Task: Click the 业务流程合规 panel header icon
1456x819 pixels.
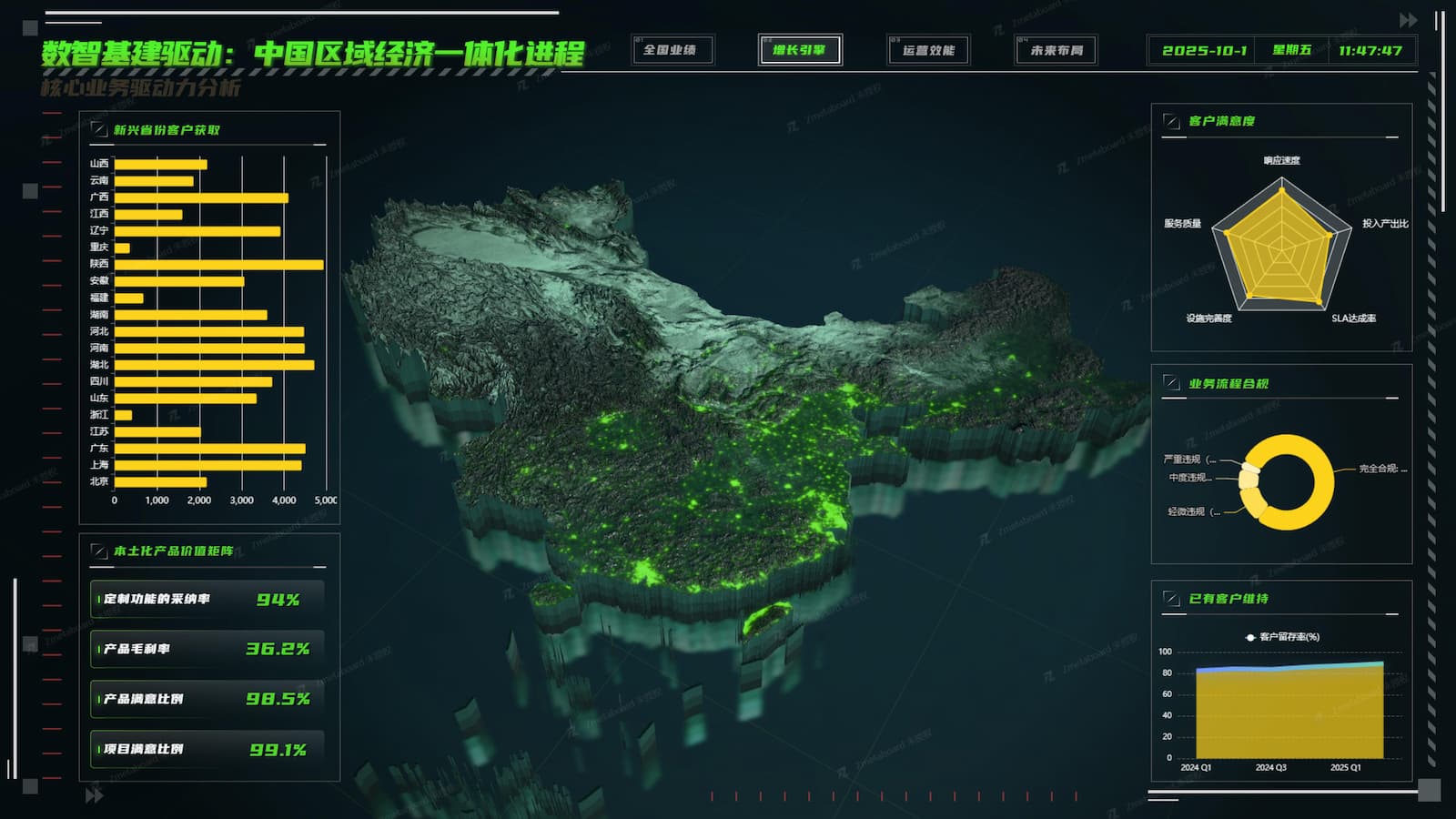Action: click(1170, 384)
